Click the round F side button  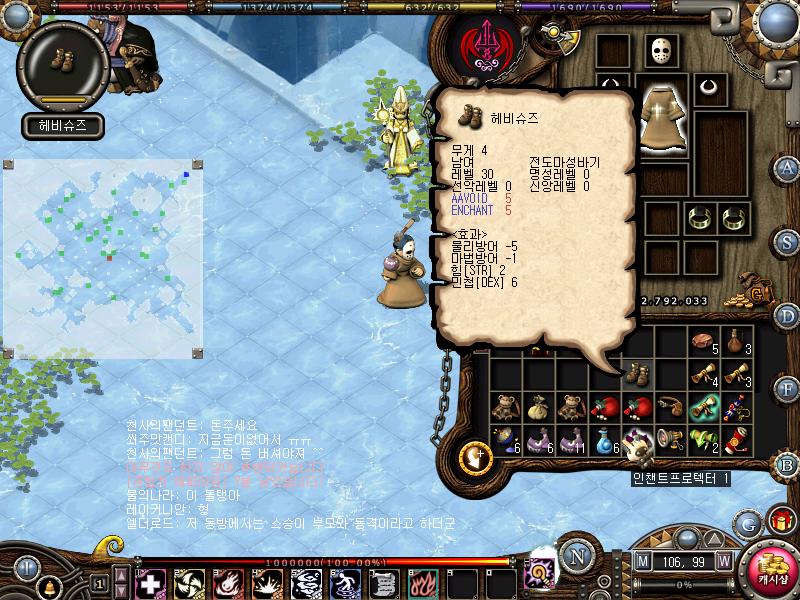(x=787, y=389)
